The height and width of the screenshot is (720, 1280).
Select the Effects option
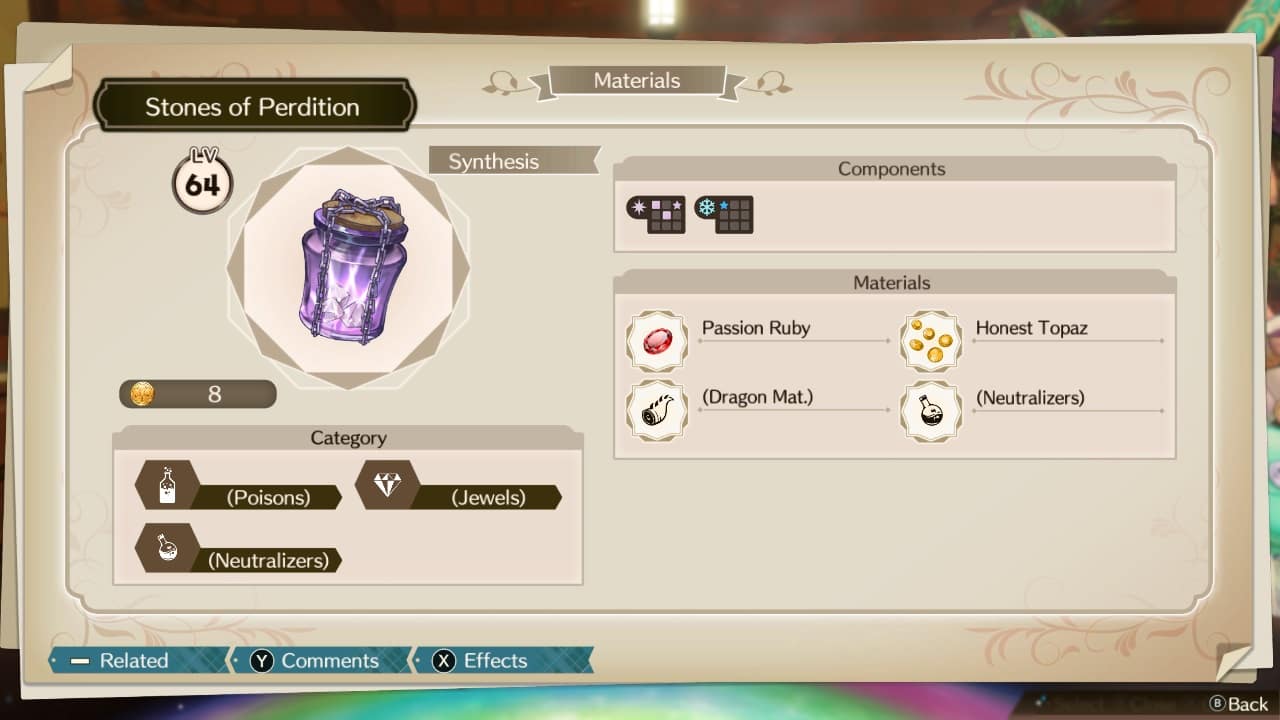point(497,661)
